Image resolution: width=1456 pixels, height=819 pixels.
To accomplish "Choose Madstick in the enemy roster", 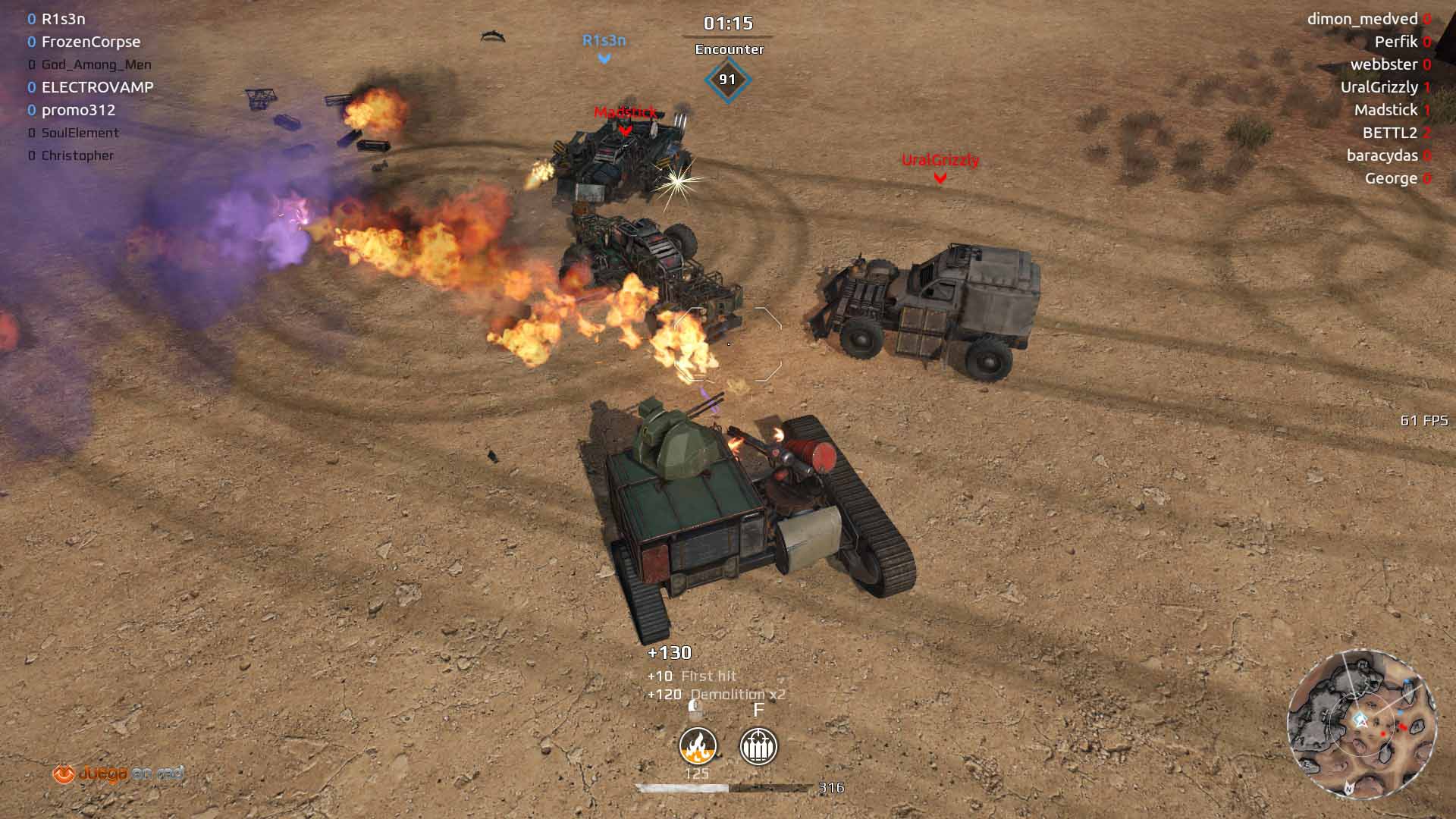I will [x=1385, y=110].
